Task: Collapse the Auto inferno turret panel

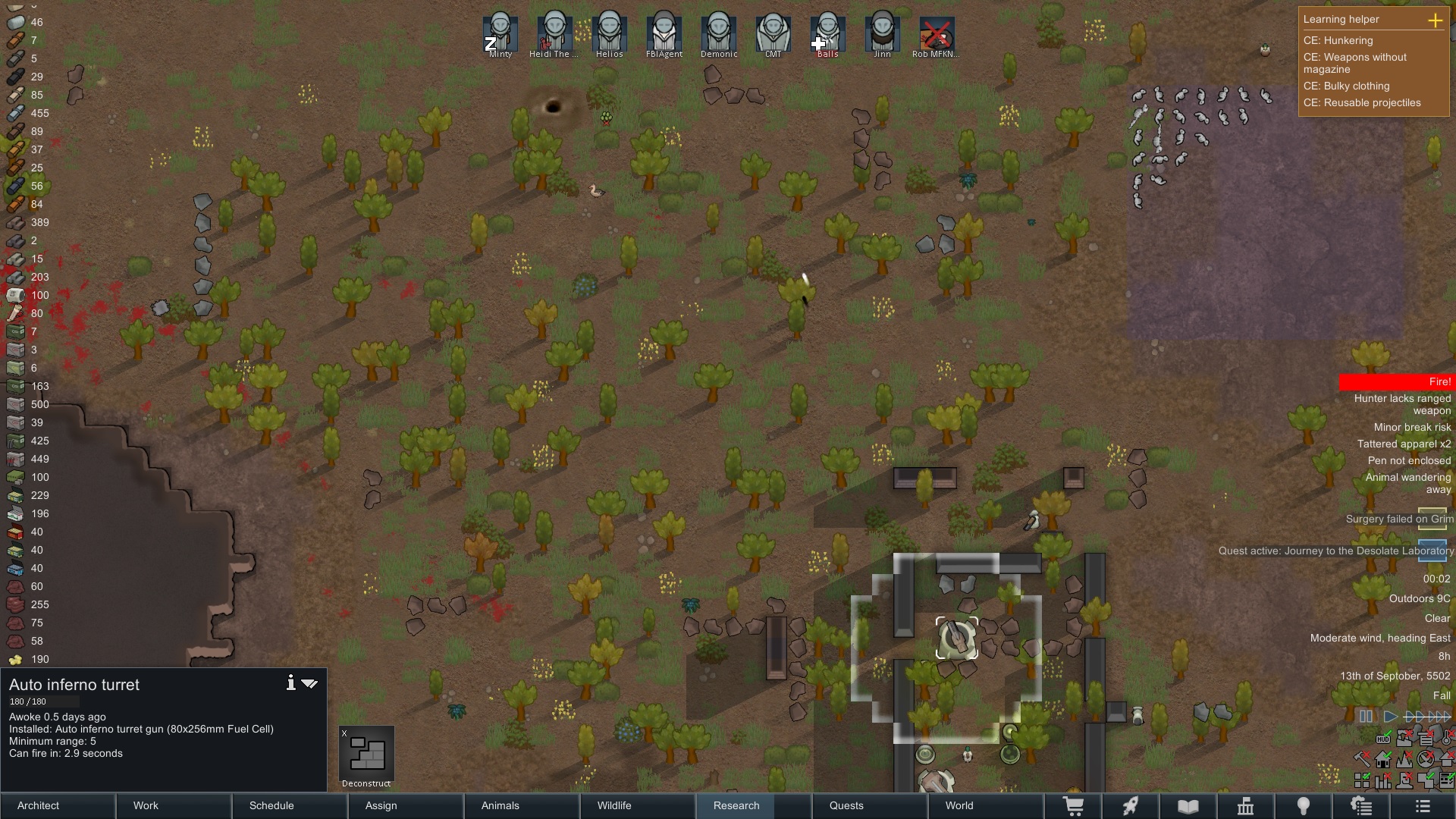Action: point(309,682)
